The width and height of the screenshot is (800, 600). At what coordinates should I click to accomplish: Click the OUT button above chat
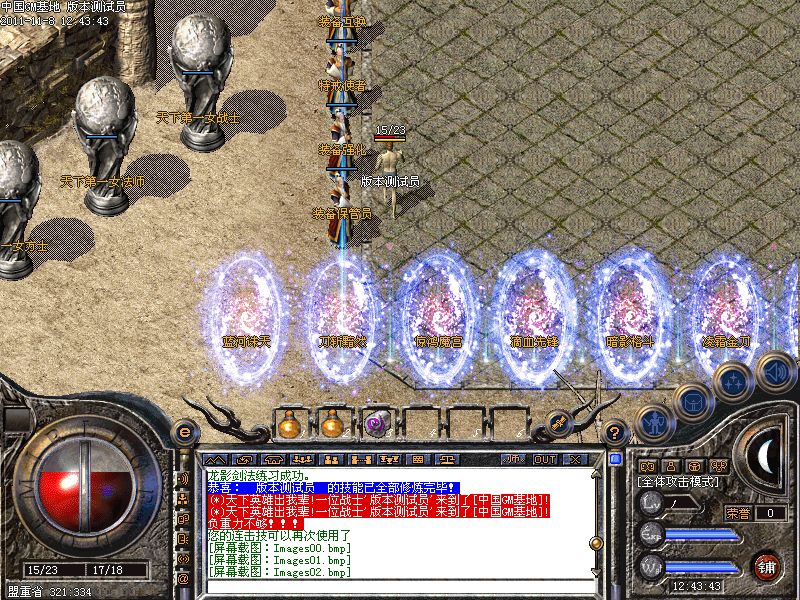(545, 459)
